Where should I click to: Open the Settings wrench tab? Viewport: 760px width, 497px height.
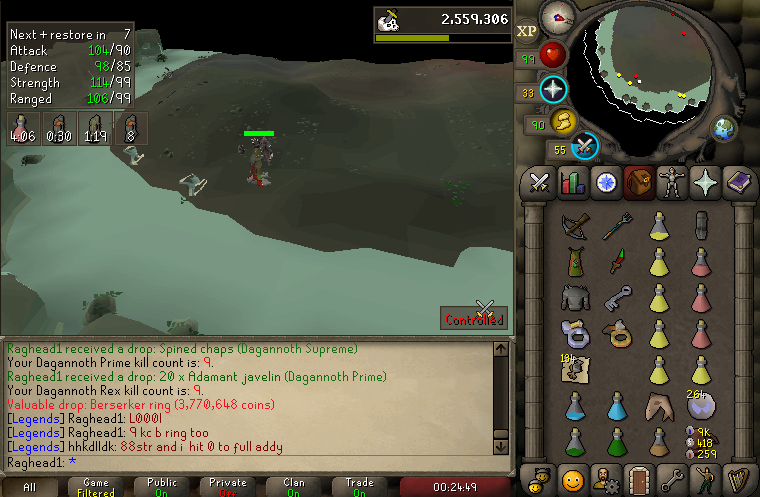click(672, 478)
